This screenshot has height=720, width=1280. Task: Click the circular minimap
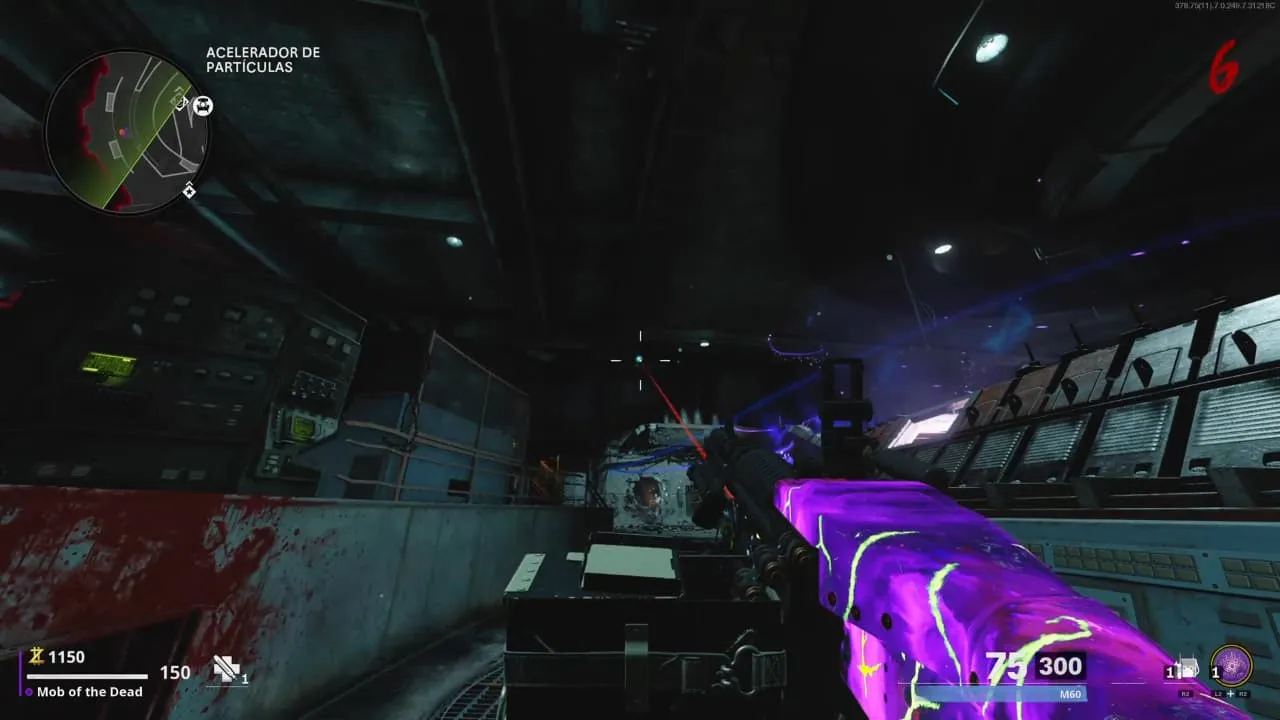(127, 131)
